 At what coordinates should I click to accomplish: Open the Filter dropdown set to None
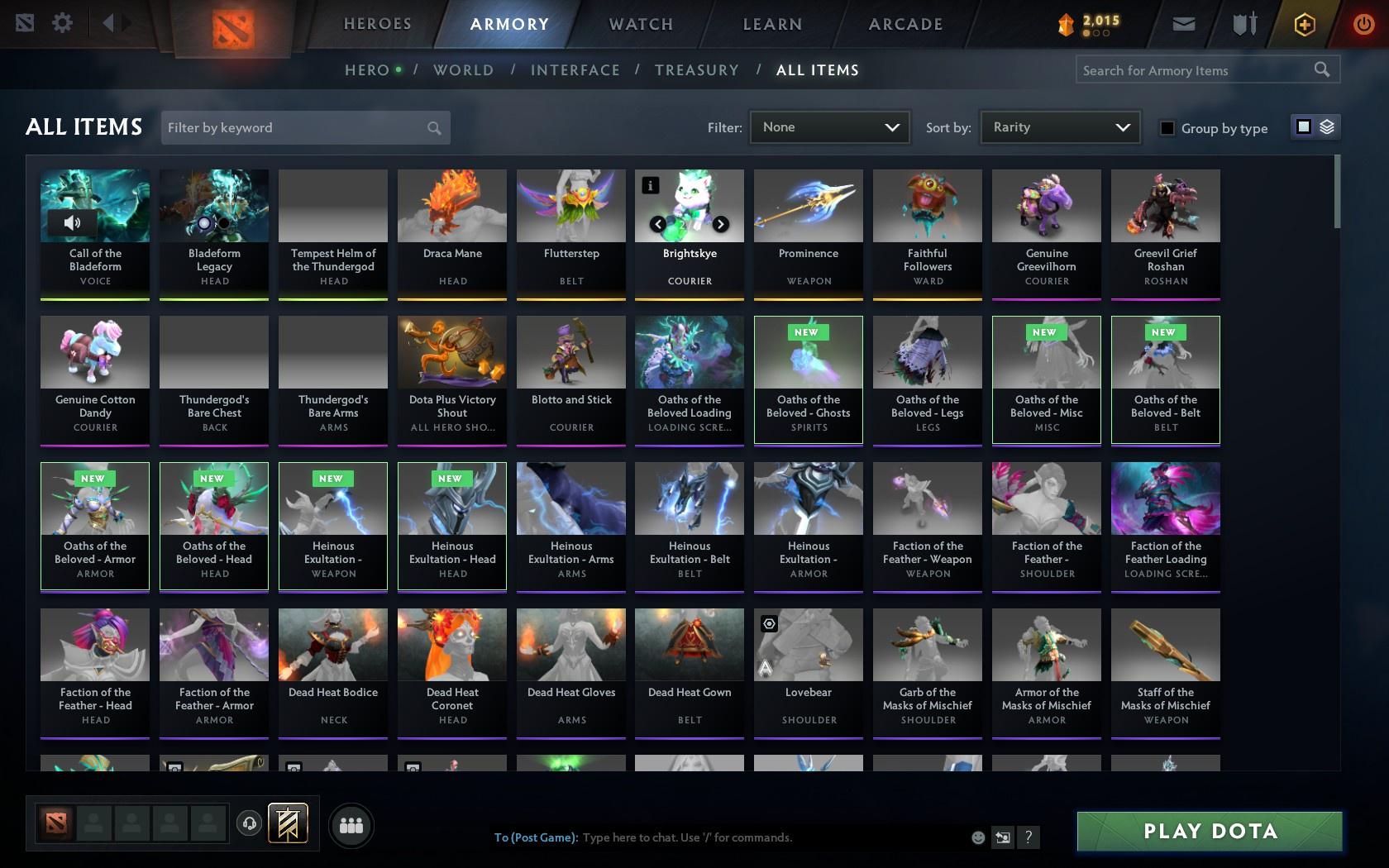click(x=829, y=127)
